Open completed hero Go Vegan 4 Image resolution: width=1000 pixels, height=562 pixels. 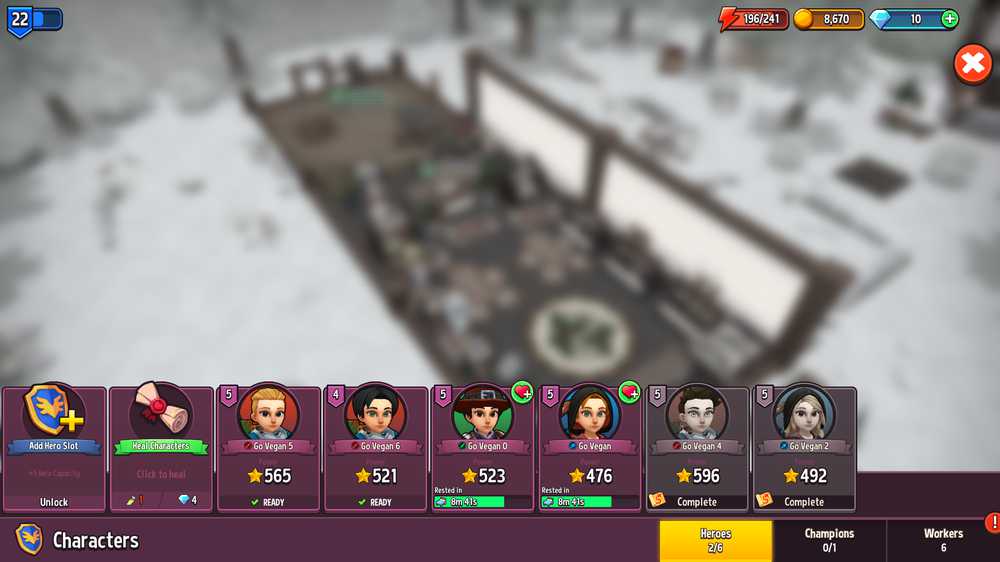point(697,448)
